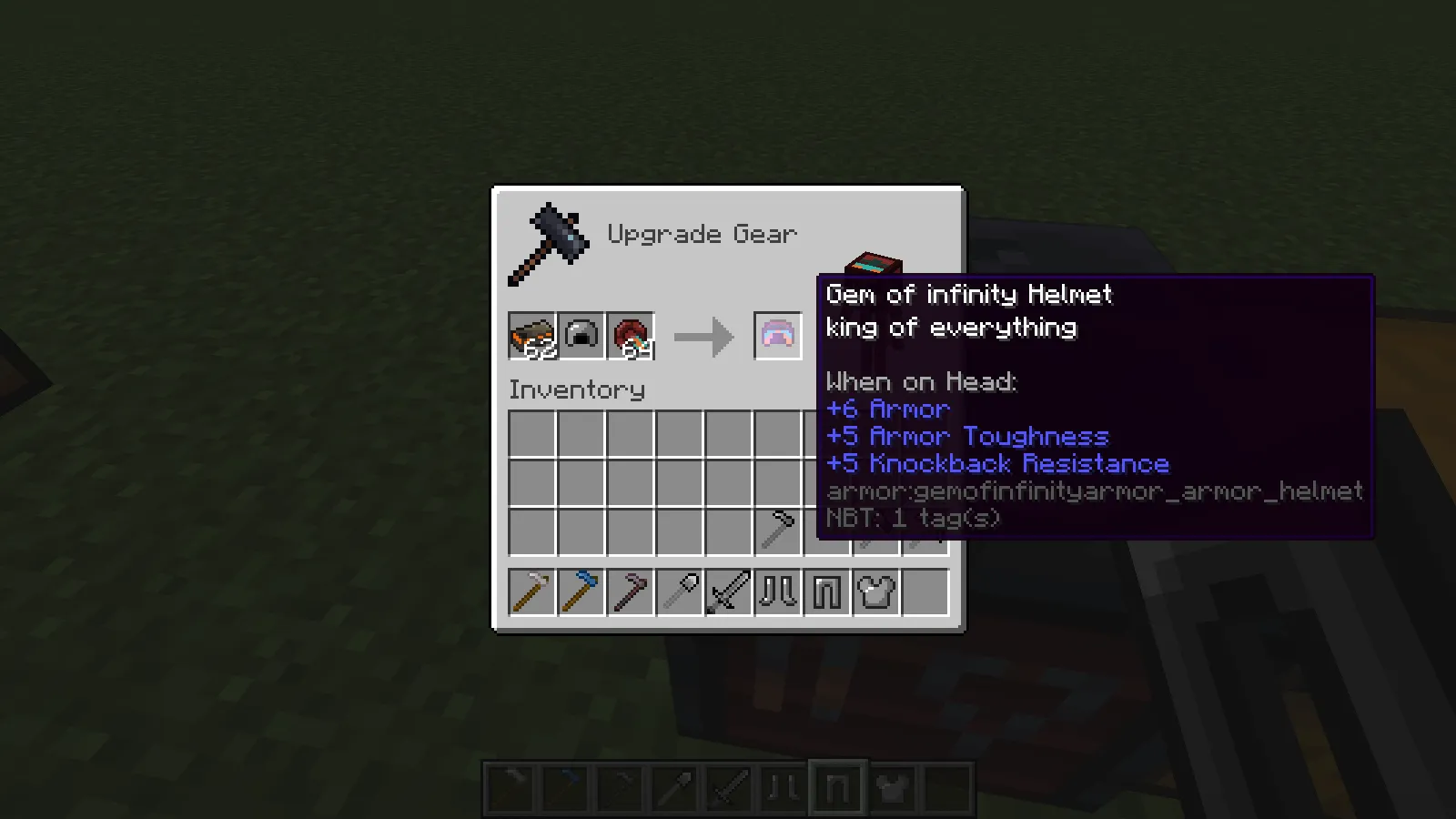Take the Gem of Infinity Helmet from the output slot
The width and height of the screenshot is (1456, 819).
[778, 336]
